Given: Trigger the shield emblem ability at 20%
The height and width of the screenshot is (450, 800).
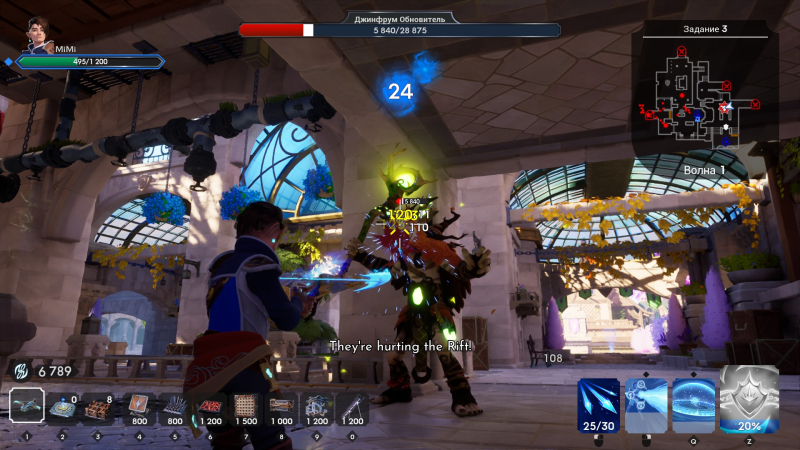Looking at the screenshot, I should tap(749, 399).
